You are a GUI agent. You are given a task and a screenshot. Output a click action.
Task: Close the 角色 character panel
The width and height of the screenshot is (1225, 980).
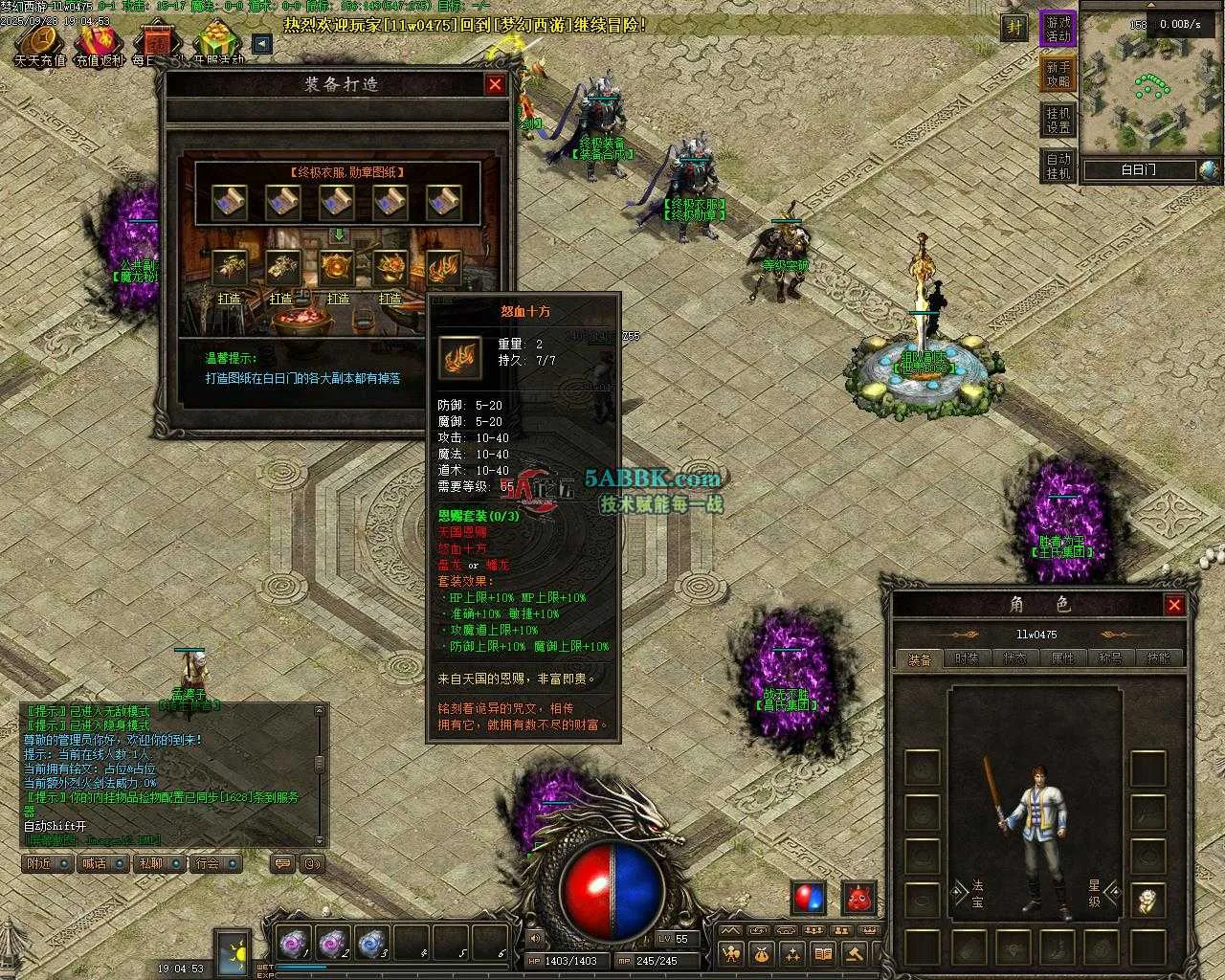tap(1174, 605)
